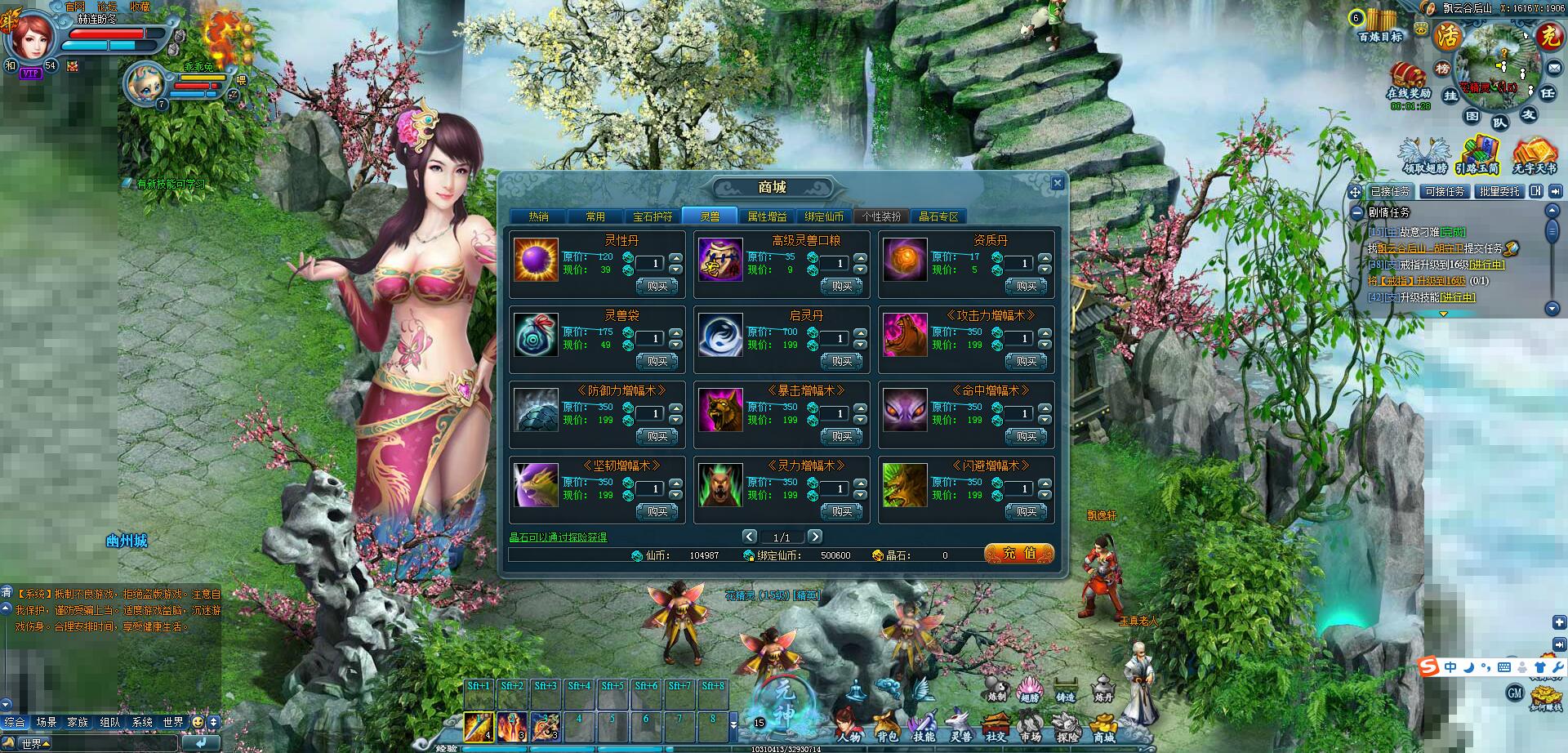1568x753 pixels.
Task: Open the 引路玉简 guide icon
Action: point(1479,154)
